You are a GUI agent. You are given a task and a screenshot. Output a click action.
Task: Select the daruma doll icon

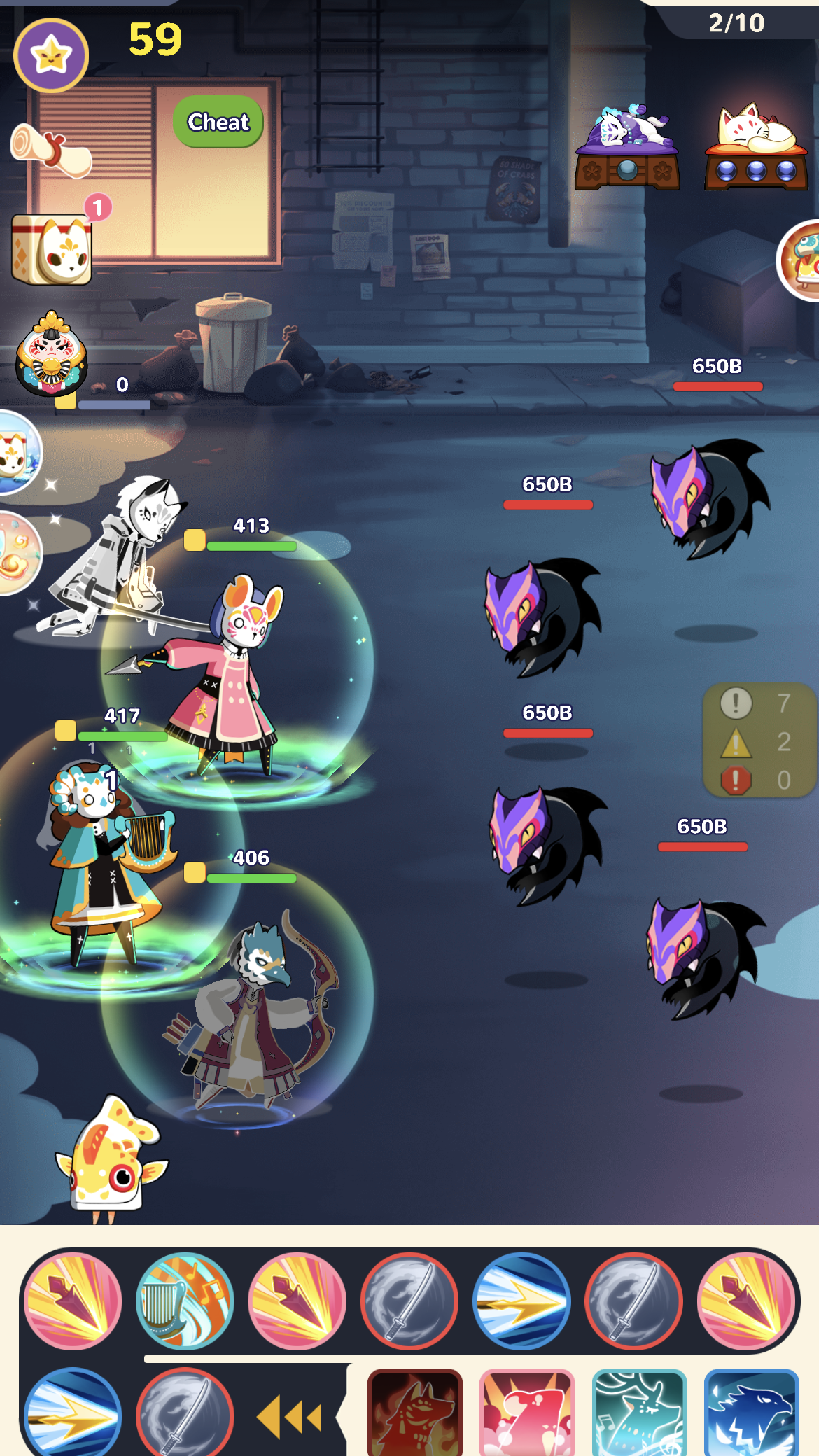[52, 354]
